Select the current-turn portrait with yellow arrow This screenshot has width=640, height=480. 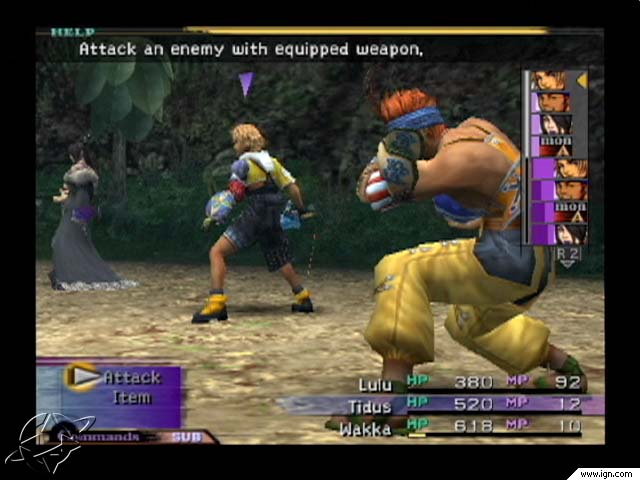click(x=549, y=81)
